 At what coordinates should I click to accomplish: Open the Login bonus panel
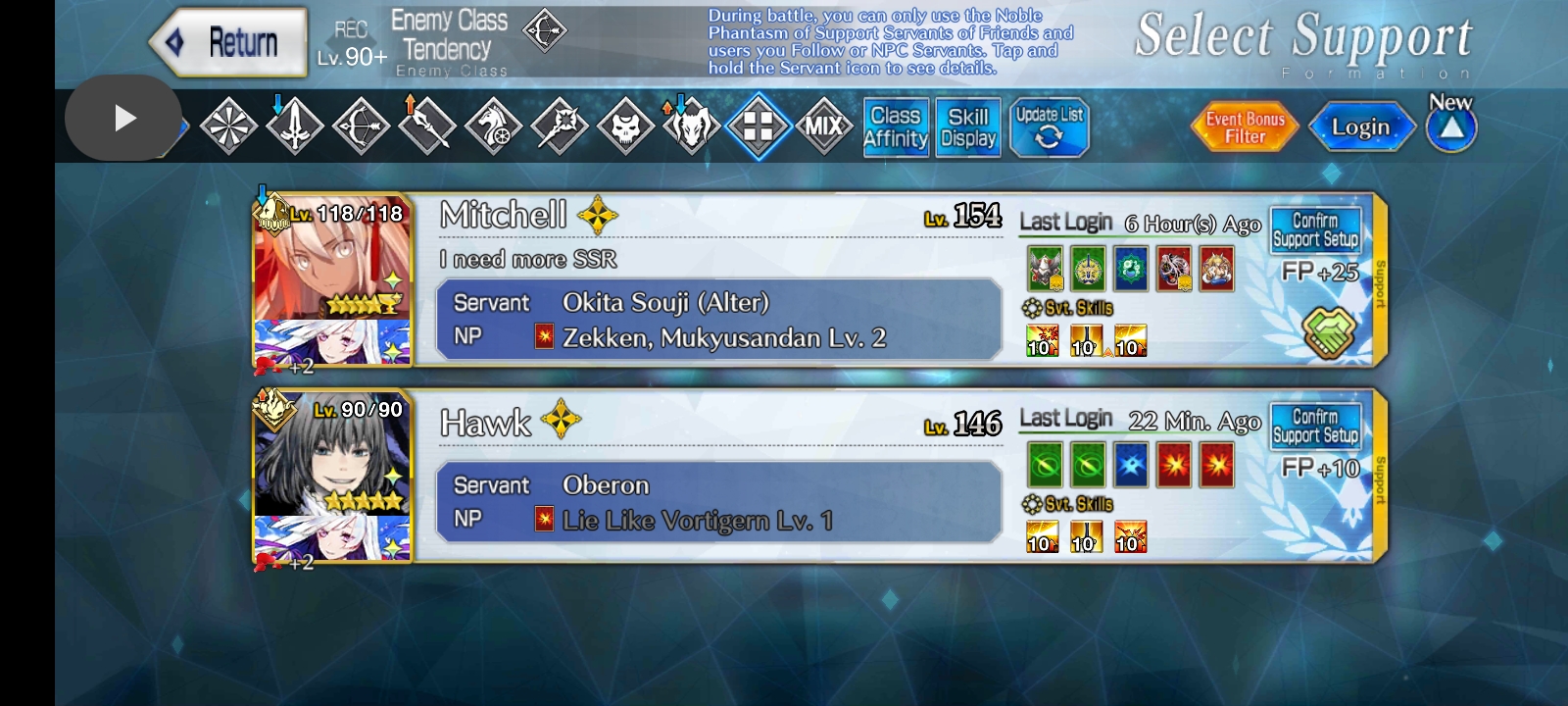coord(1362,126)
